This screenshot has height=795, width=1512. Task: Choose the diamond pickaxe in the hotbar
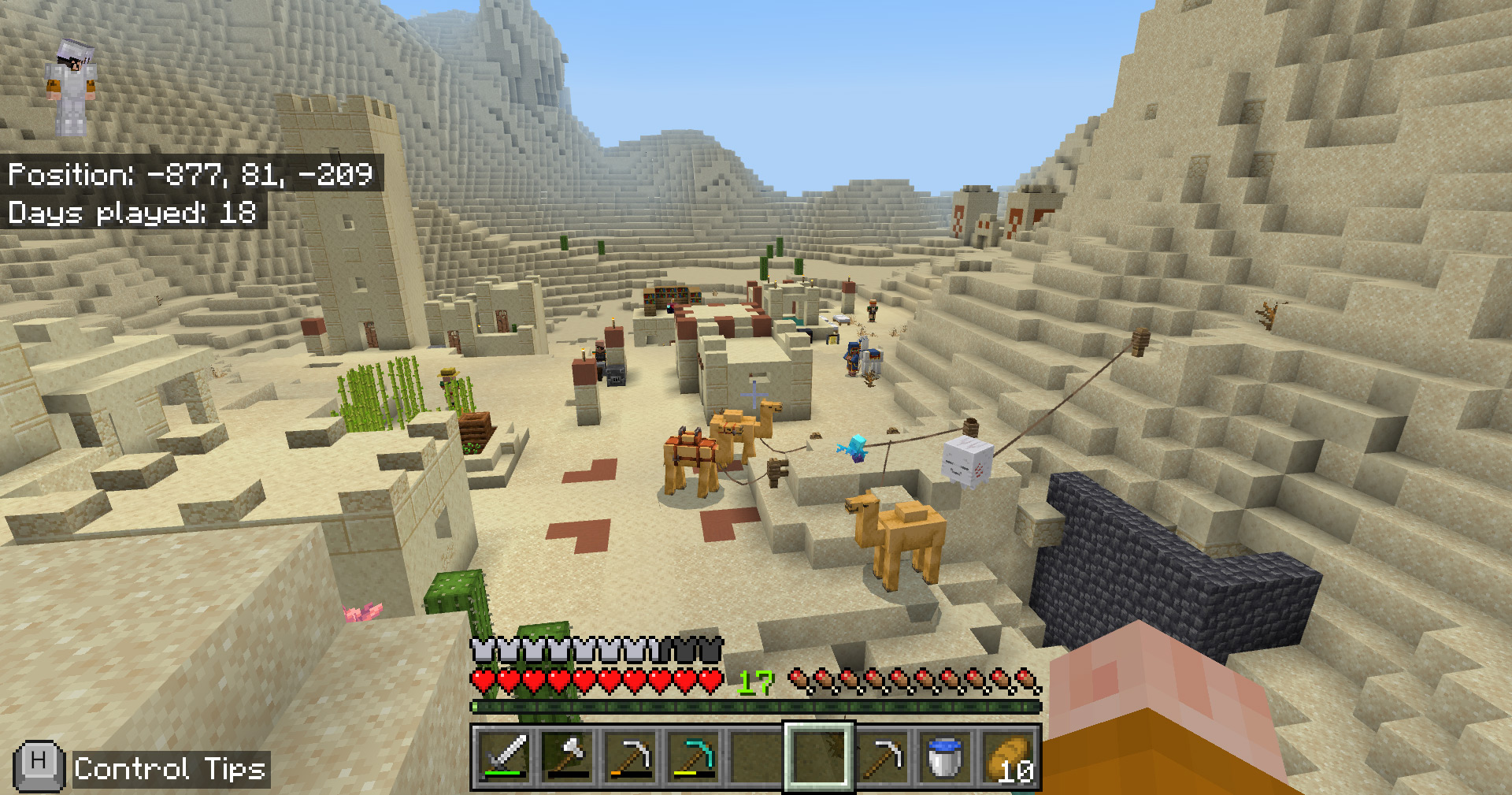[693, 757]
